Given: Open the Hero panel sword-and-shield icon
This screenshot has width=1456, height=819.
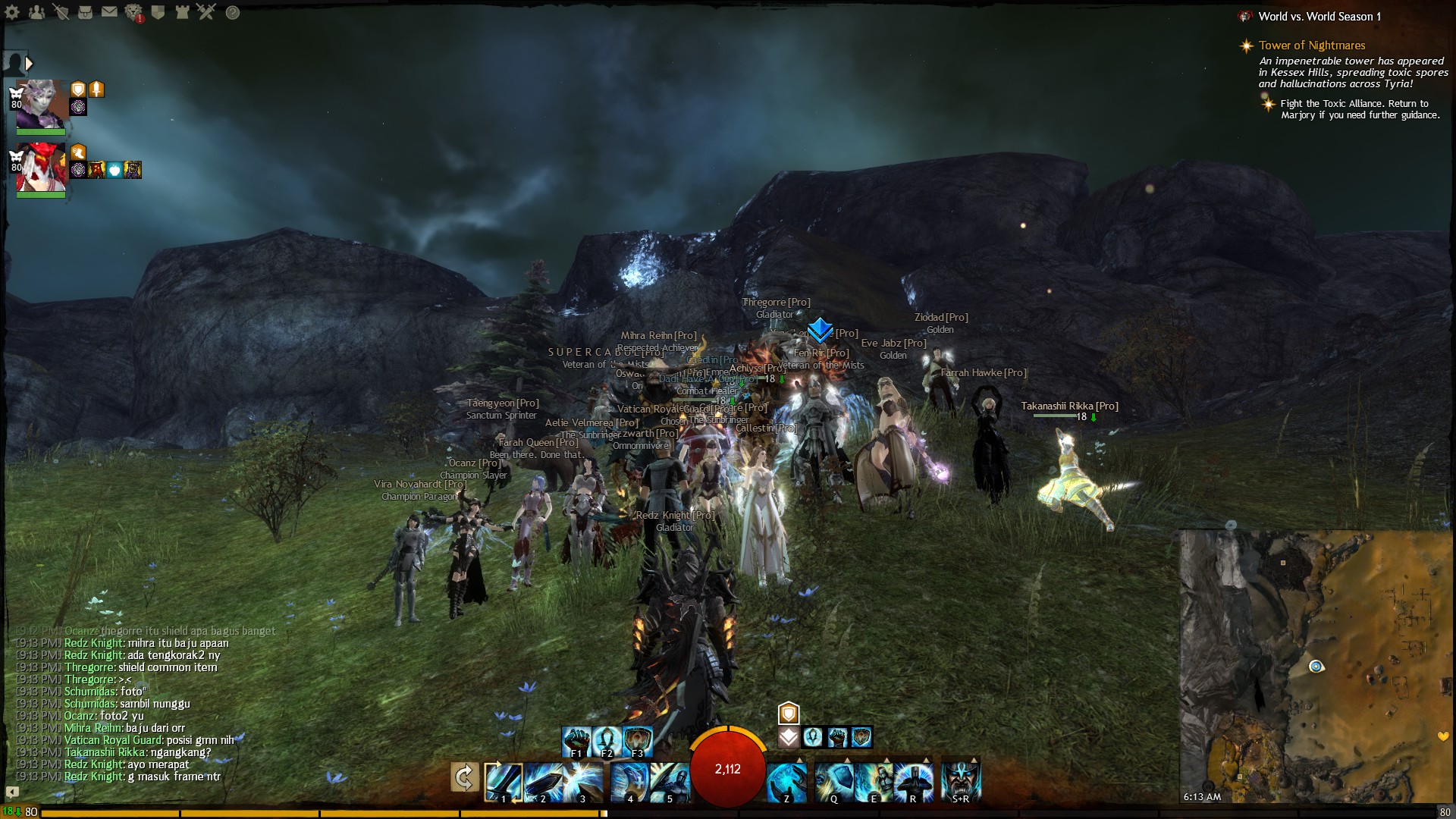Looking at the screenshot, I should point(61,12).
